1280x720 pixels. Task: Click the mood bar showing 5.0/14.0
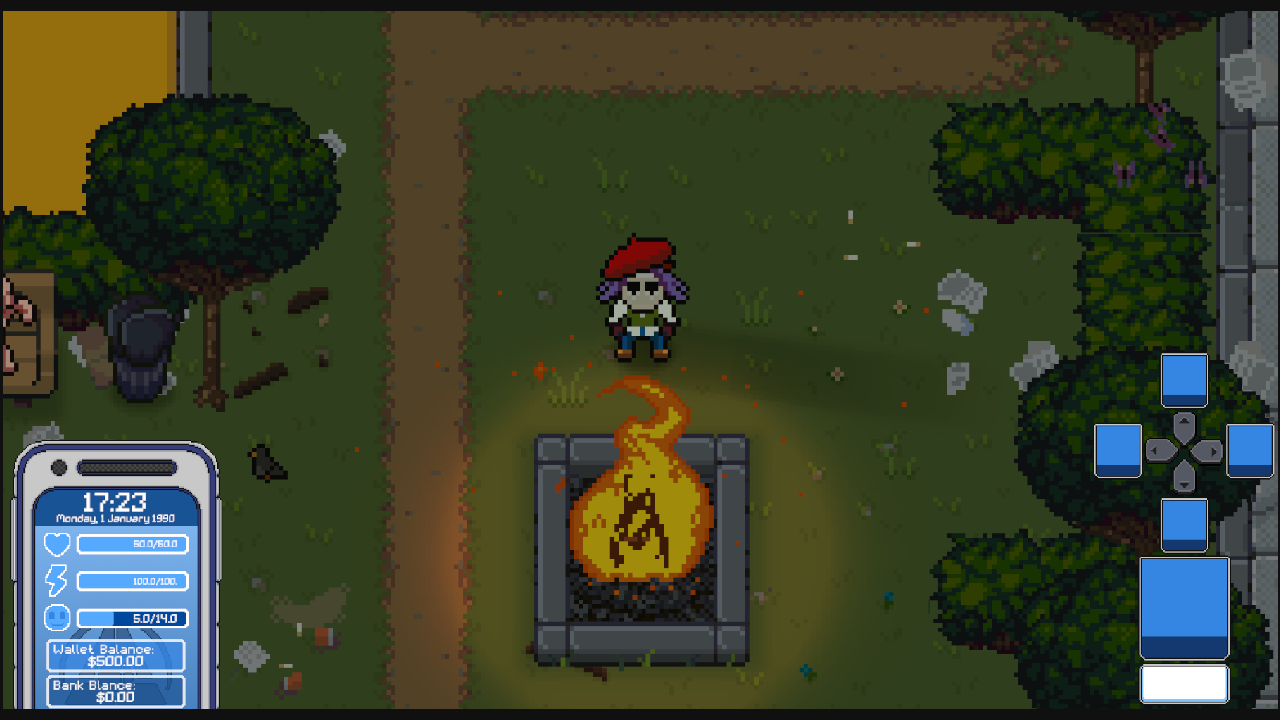130,618
